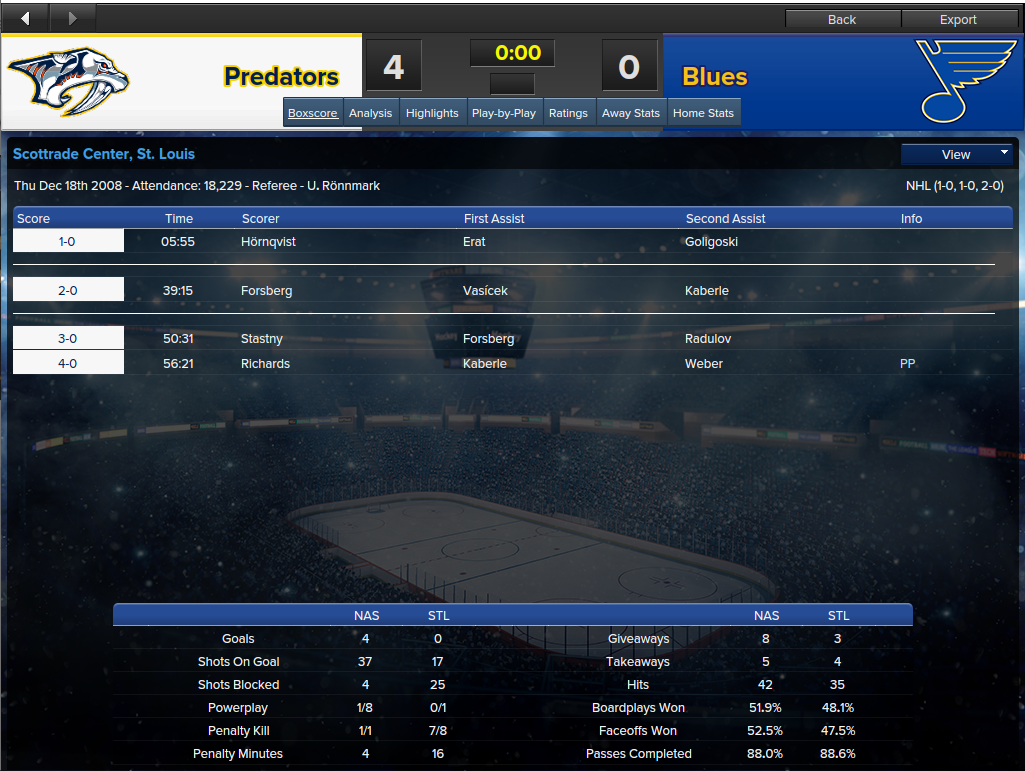Export the boxscore via Export button

coord(958,19)
